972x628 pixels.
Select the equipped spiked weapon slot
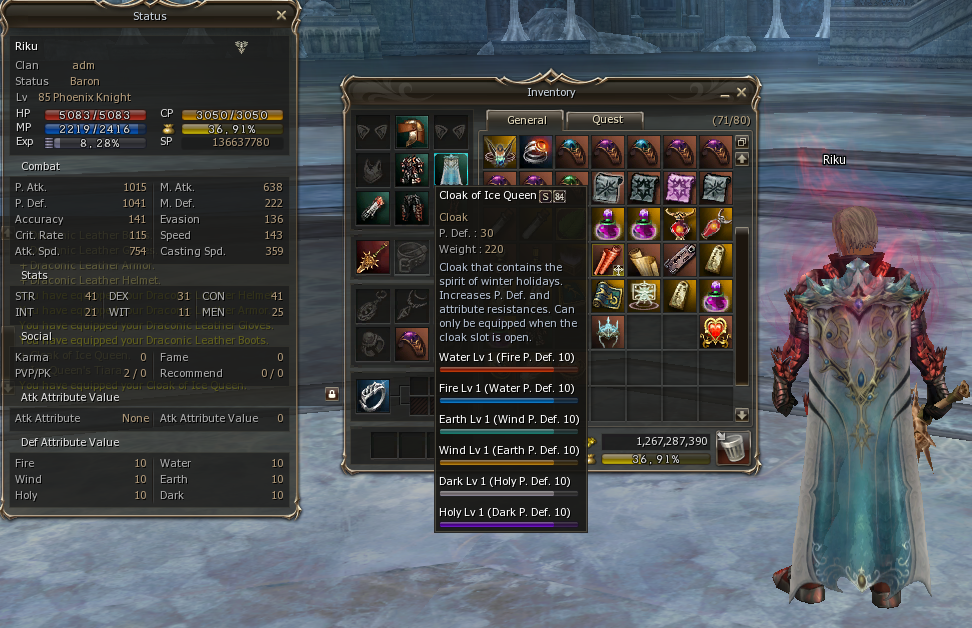pyautogui.click(x=372, y=257)
